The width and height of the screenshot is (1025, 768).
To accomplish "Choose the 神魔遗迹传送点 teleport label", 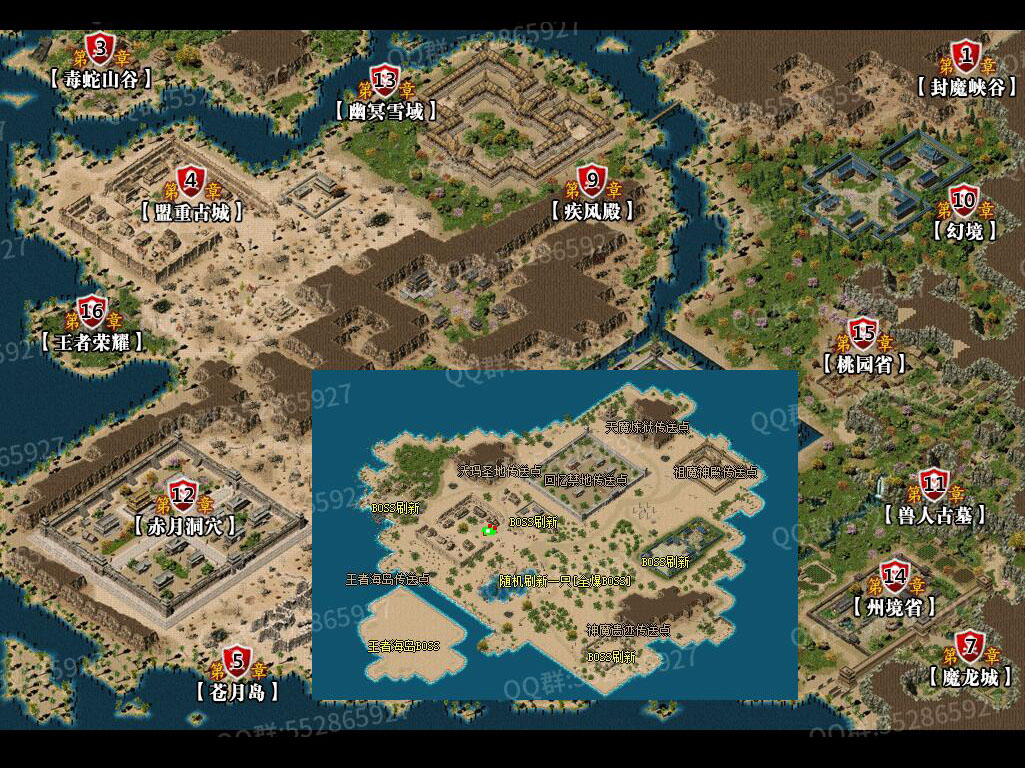I will click(628, 631).
